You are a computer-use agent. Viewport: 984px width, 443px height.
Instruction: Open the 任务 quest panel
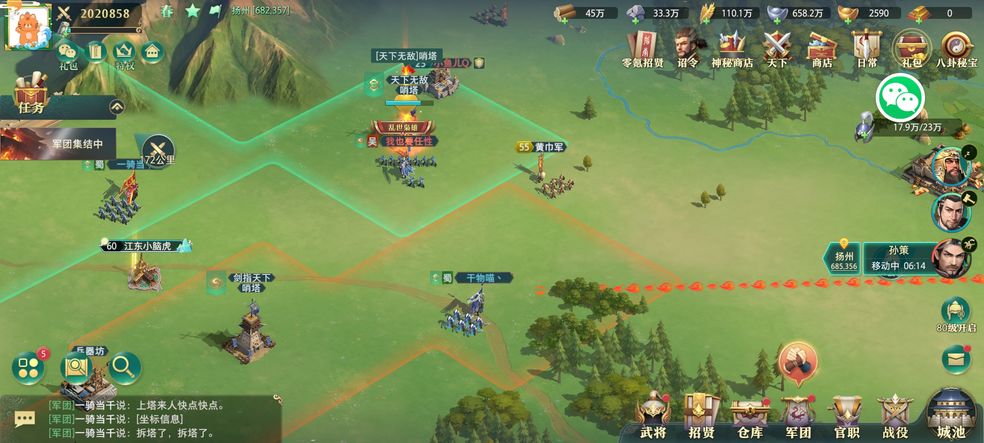30,103
